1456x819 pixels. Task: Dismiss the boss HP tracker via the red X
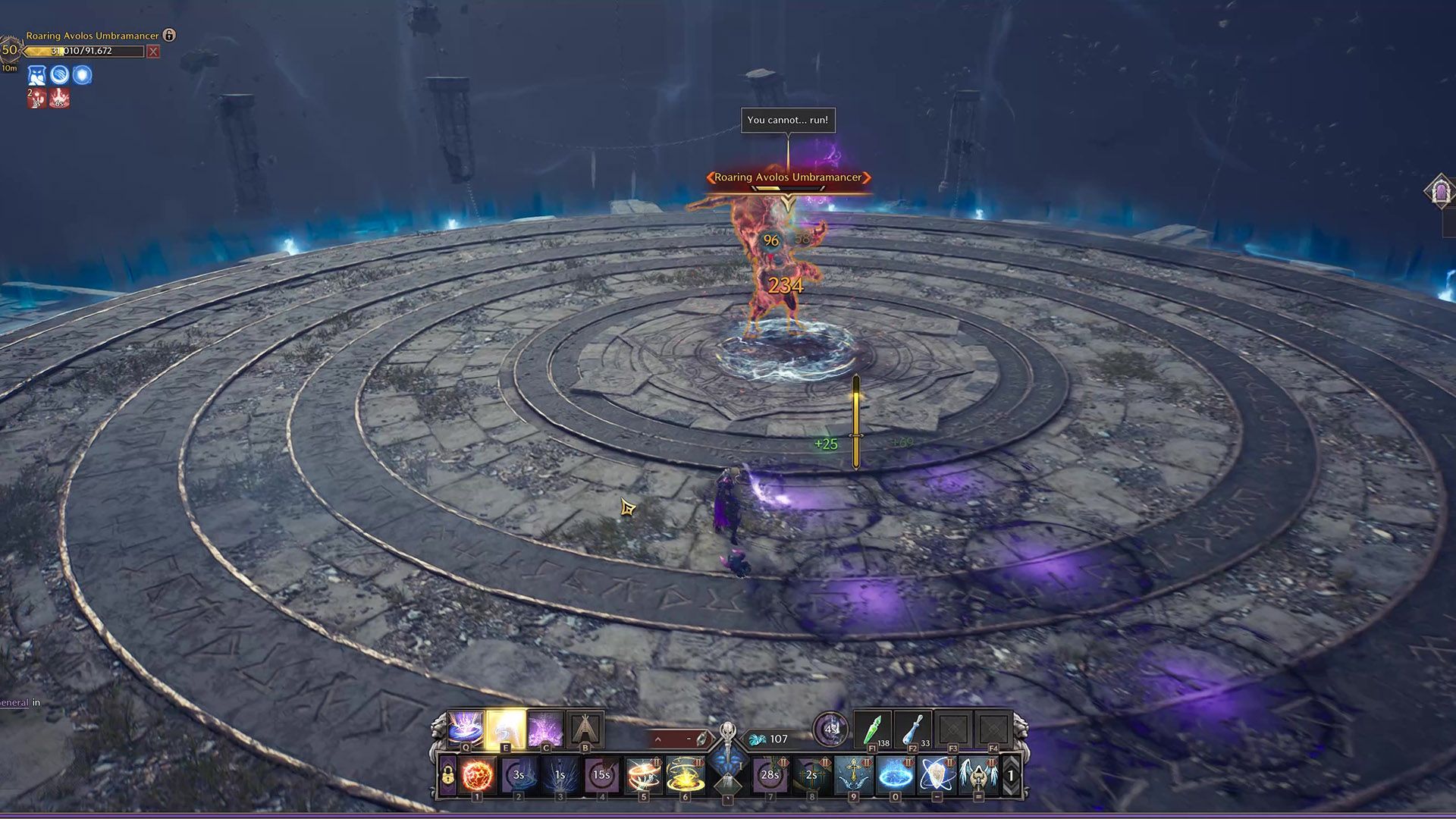[153, 52]
